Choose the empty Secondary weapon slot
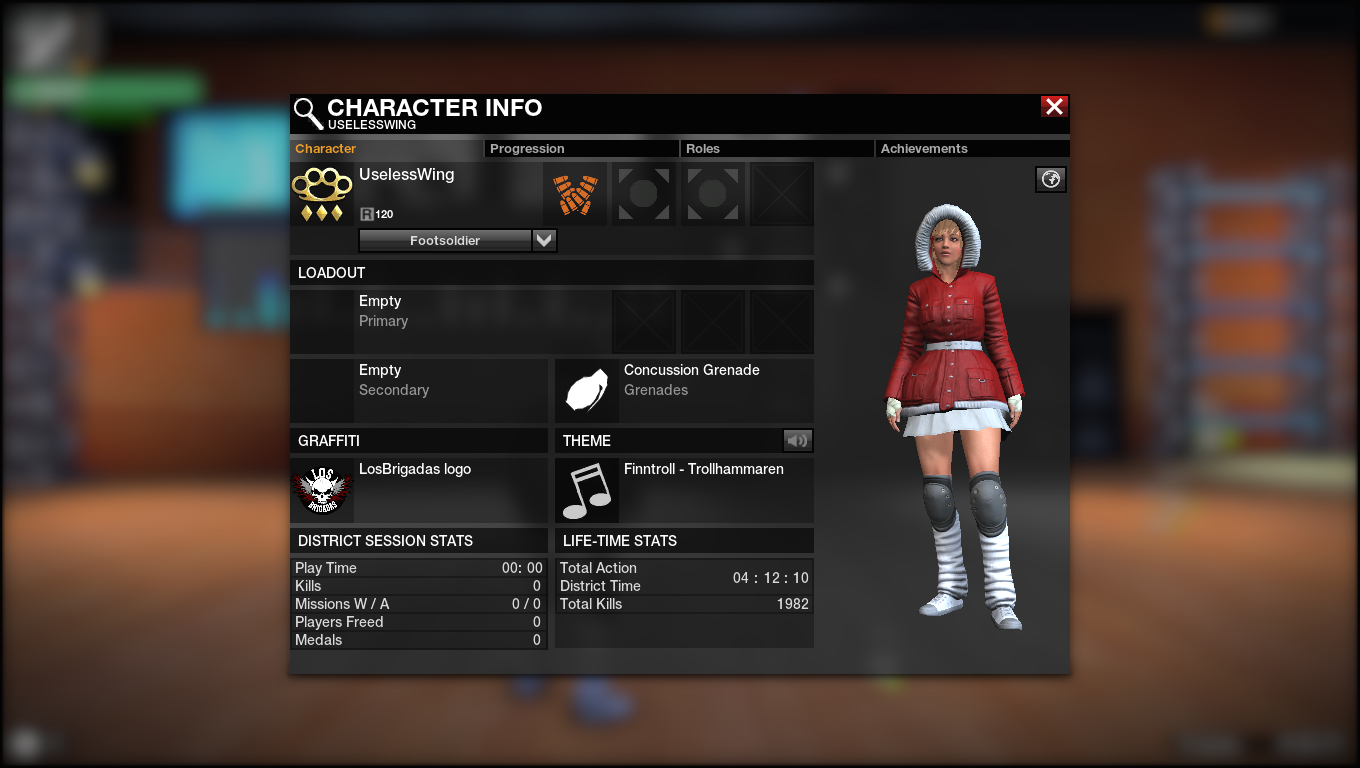The height and width of the screenshot is (768, 1360). pyautogui.click(x=418, y=390)
